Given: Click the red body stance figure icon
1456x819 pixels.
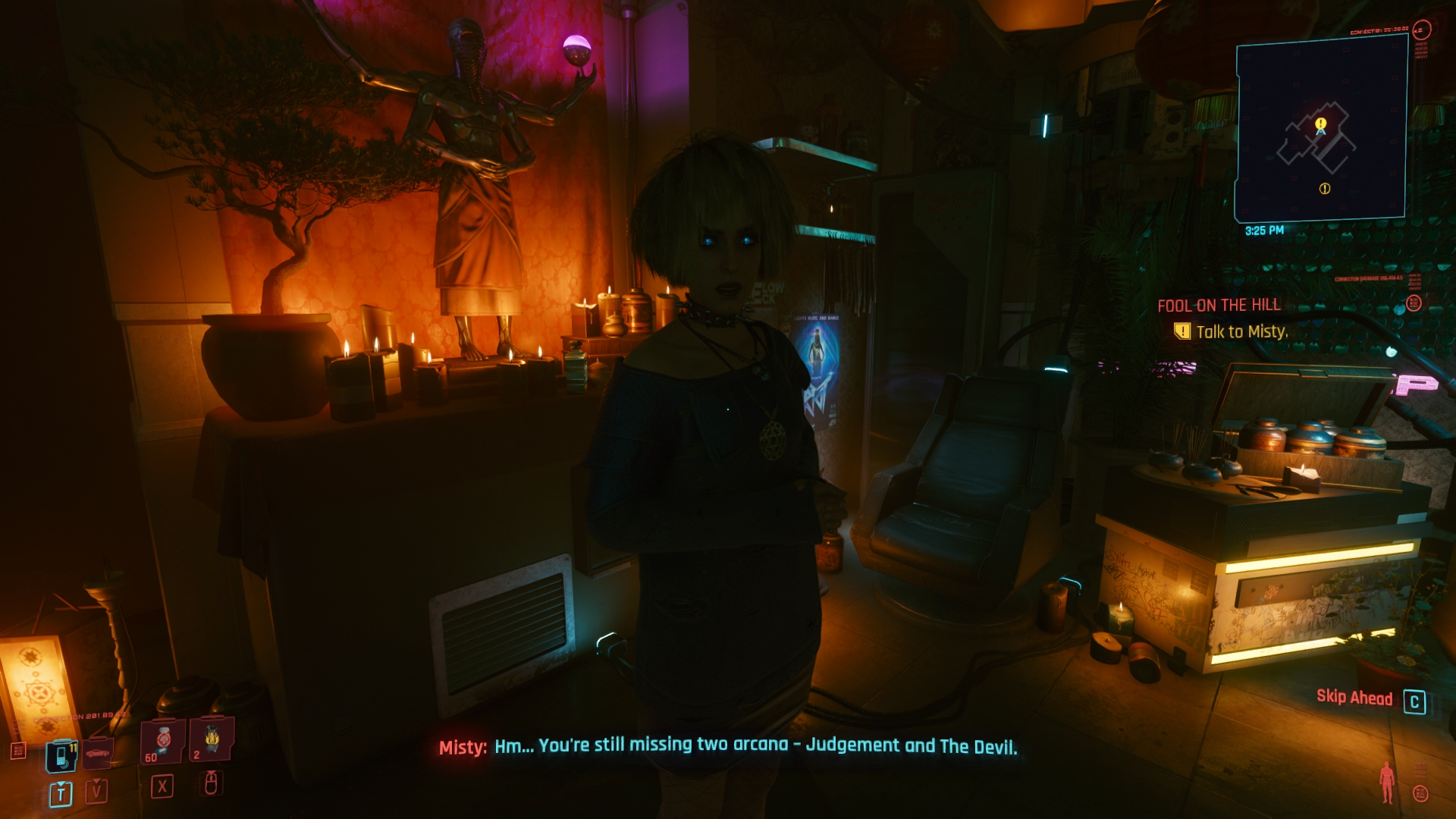Looking at the screenshot, I should (1387, 782).
